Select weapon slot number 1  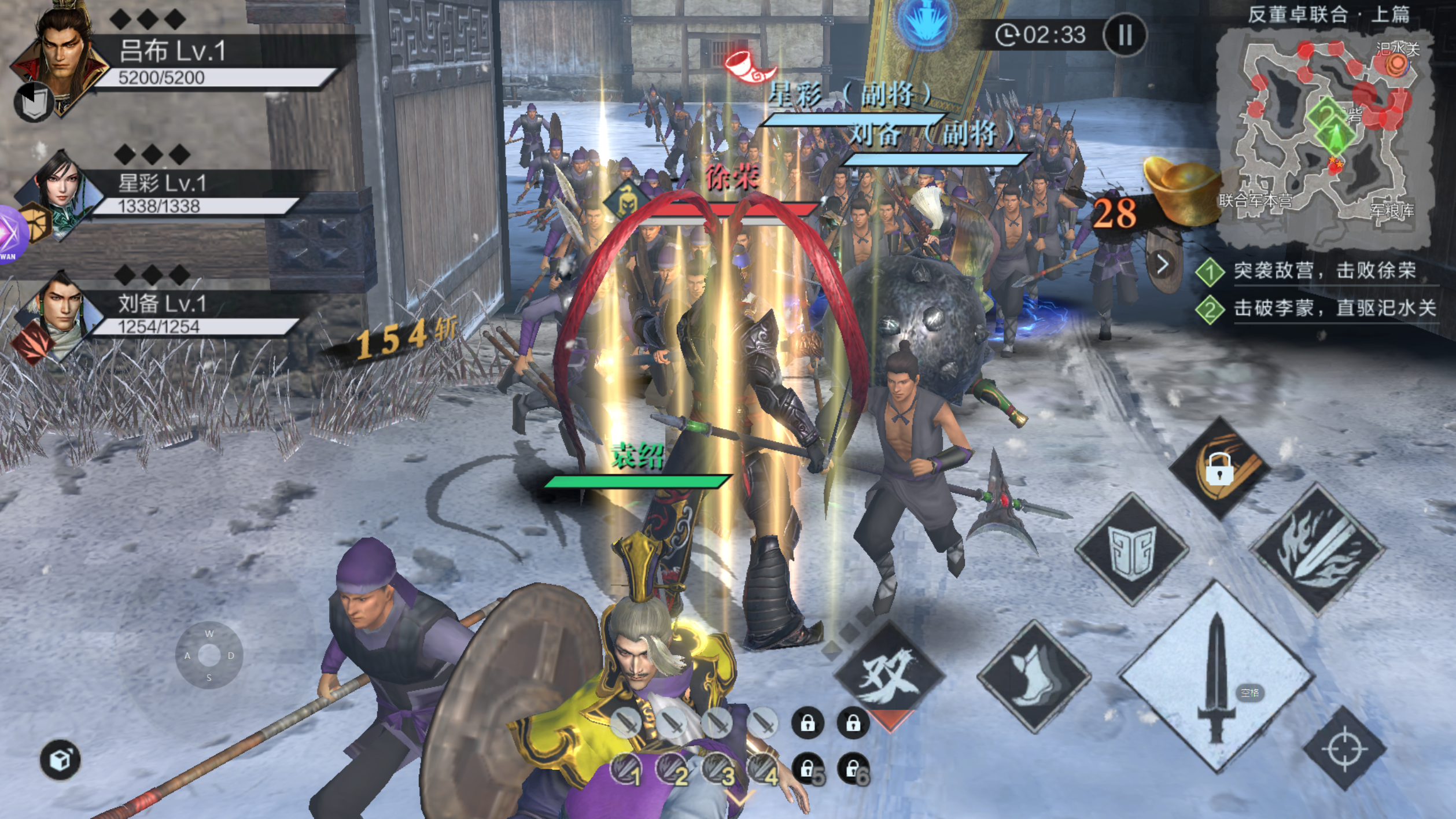(x=626, y=770)
